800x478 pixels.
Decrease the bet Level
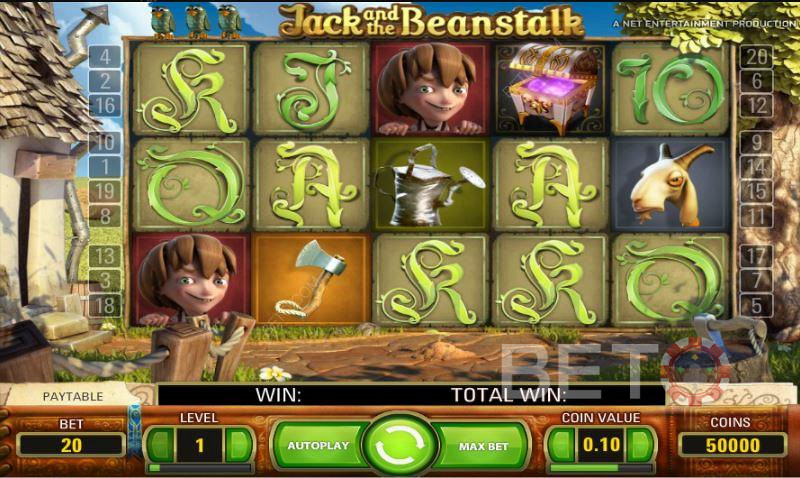click(x=160, y=443)
